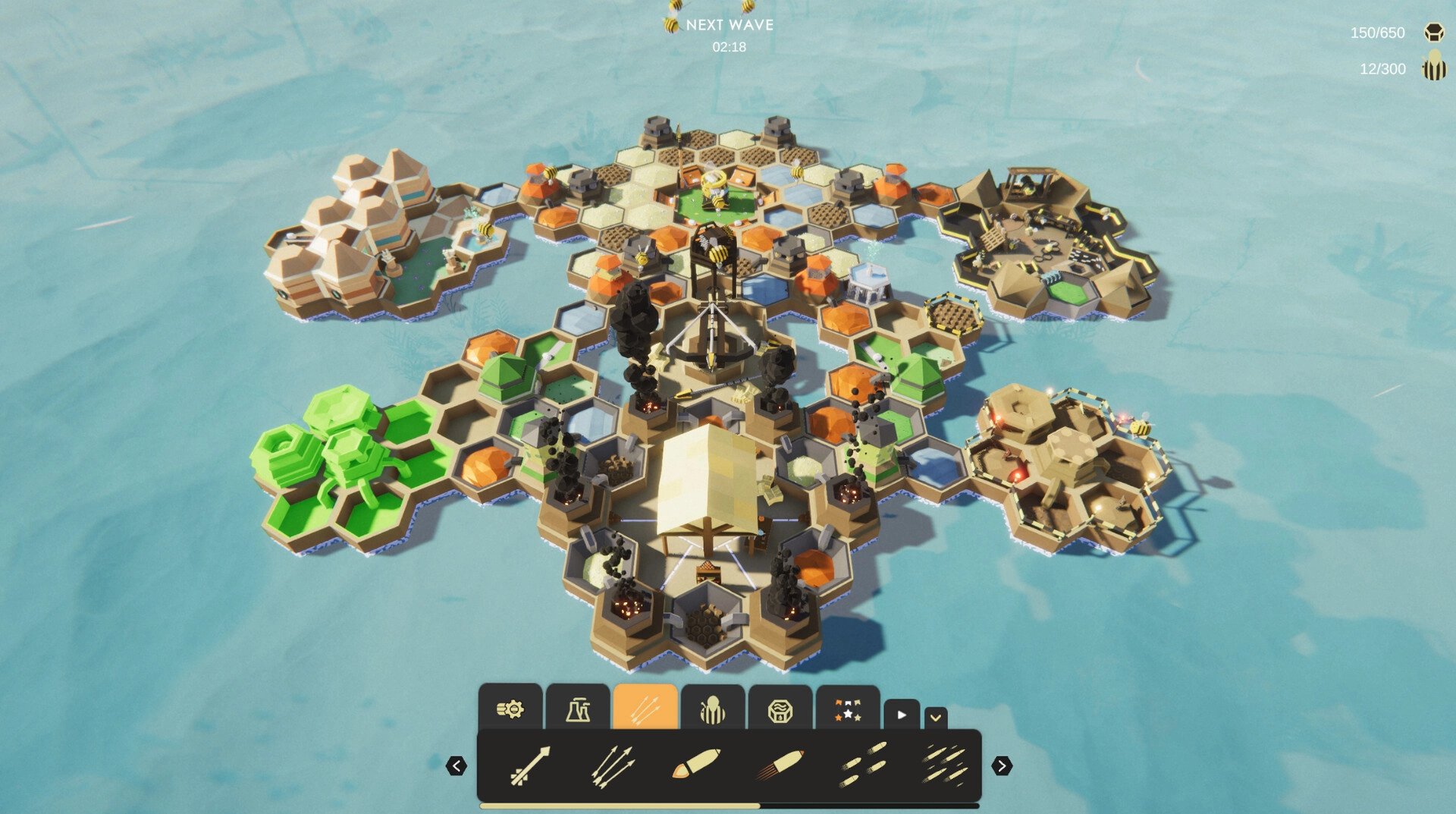Screen dimensions: 1456x814
Task: Open the flags and stars decorations tab
Action: point(848,709)
